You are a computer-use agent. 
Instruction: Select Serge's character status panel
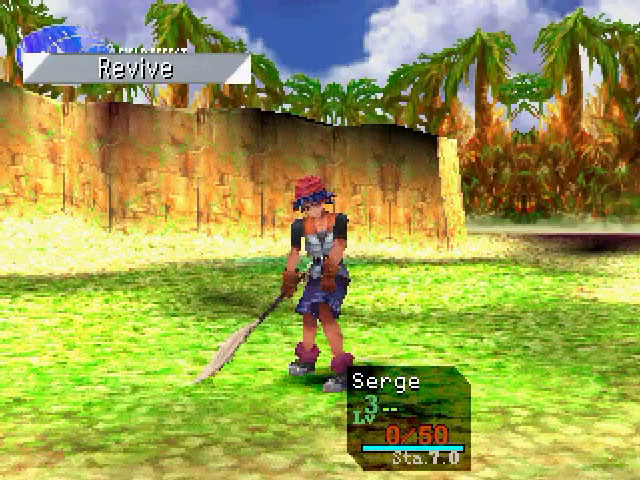pyautogui.click(x=408, y=417)
